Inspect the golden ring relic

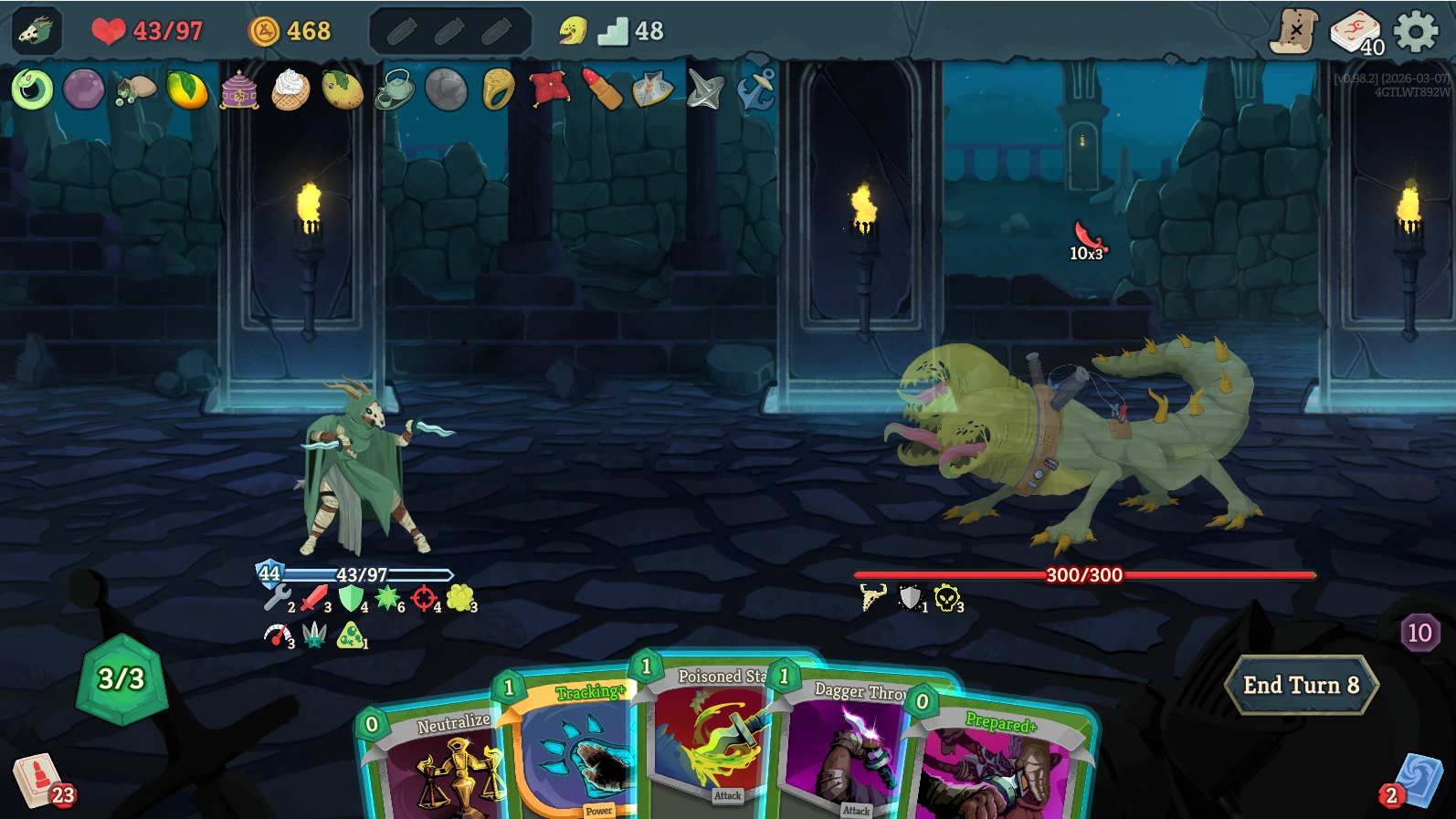point(498,89)
